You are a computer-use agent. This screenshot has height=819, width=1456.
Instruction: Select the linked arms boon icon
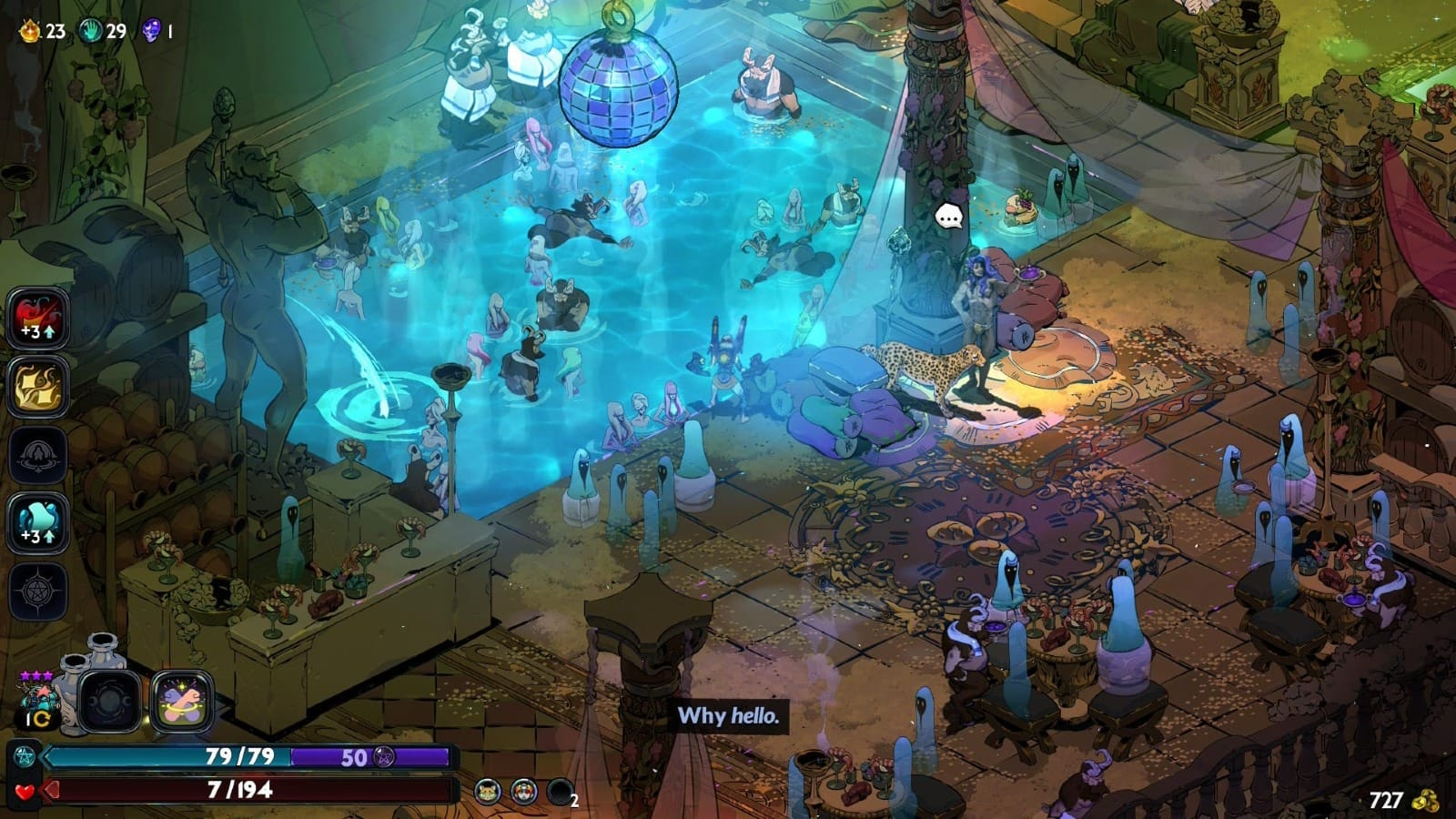182,702
